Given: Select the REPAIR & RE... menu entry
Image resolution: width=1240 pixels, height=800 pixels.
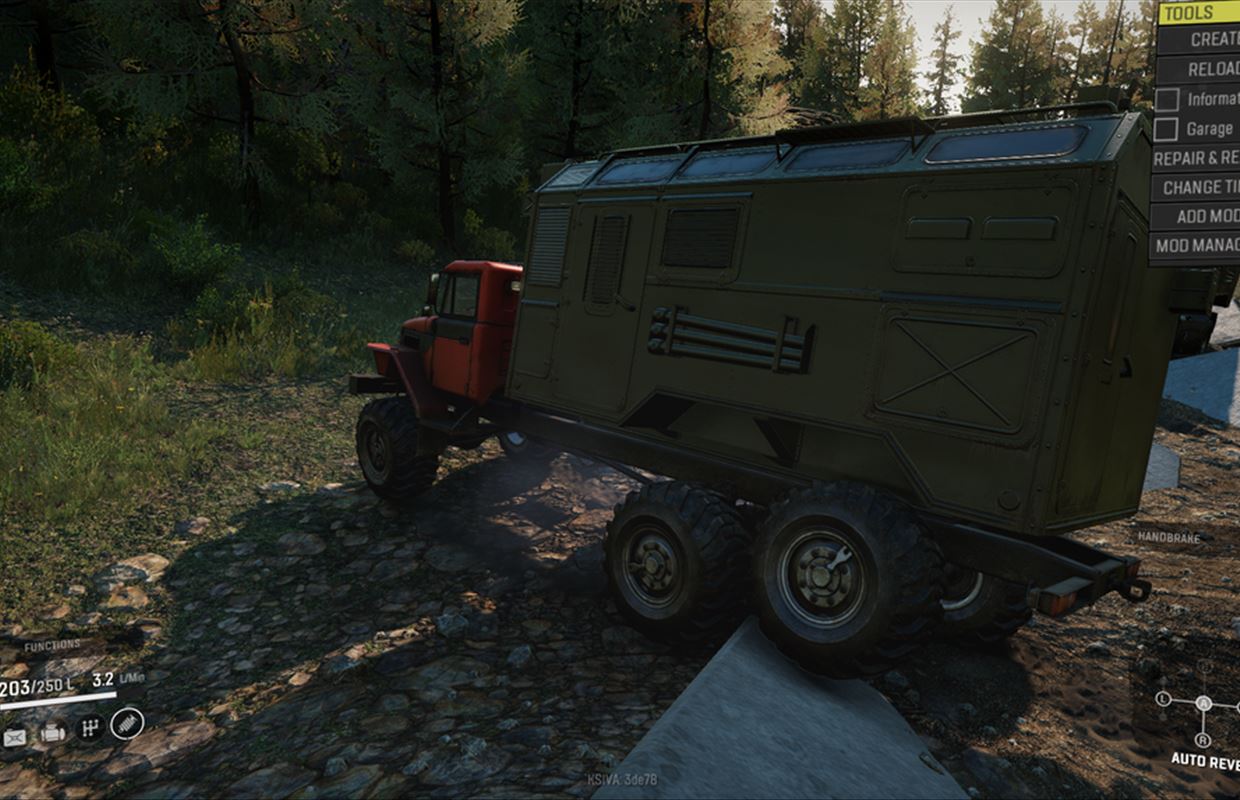Looking at the screenshot, I should coord(1196,158).
